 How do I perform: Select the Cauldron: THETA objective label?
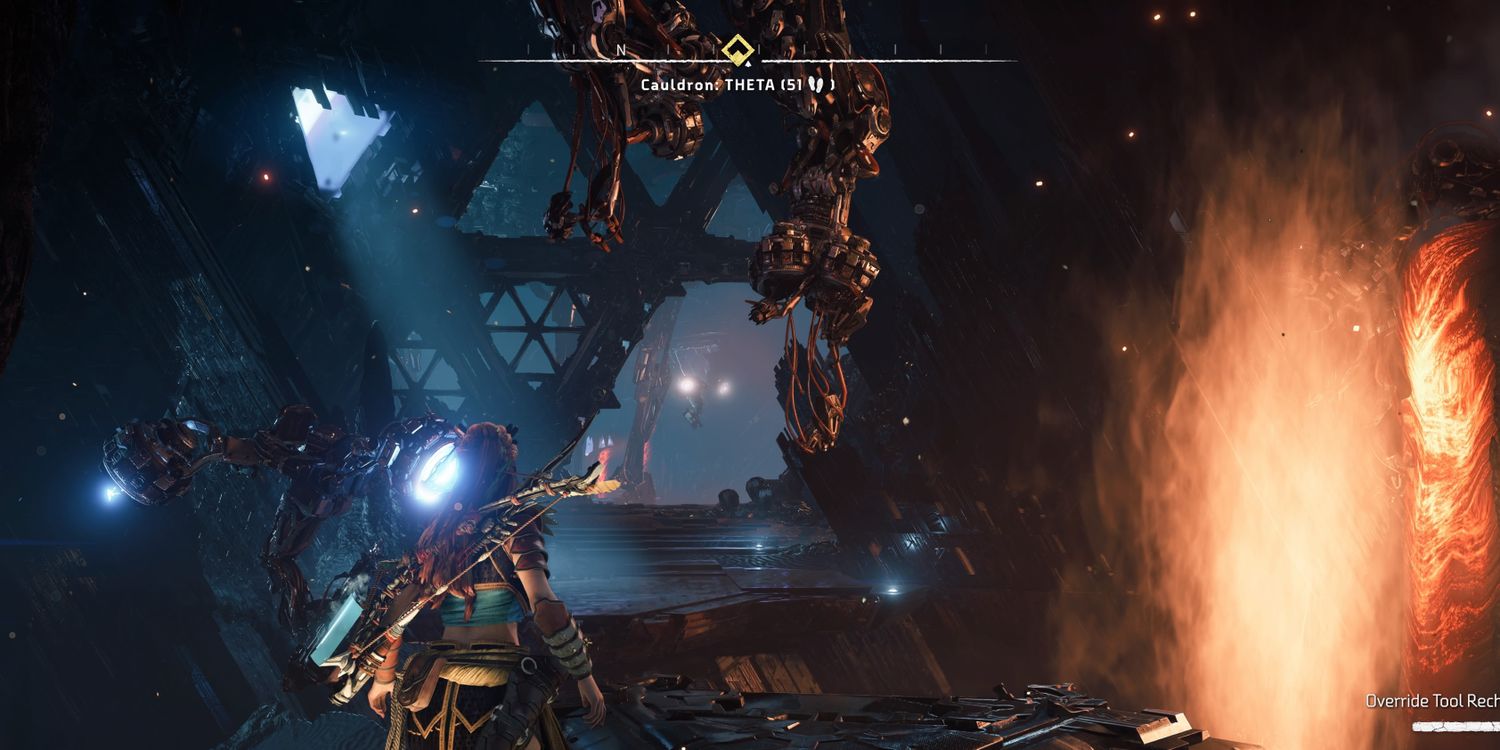click(737, 85)
